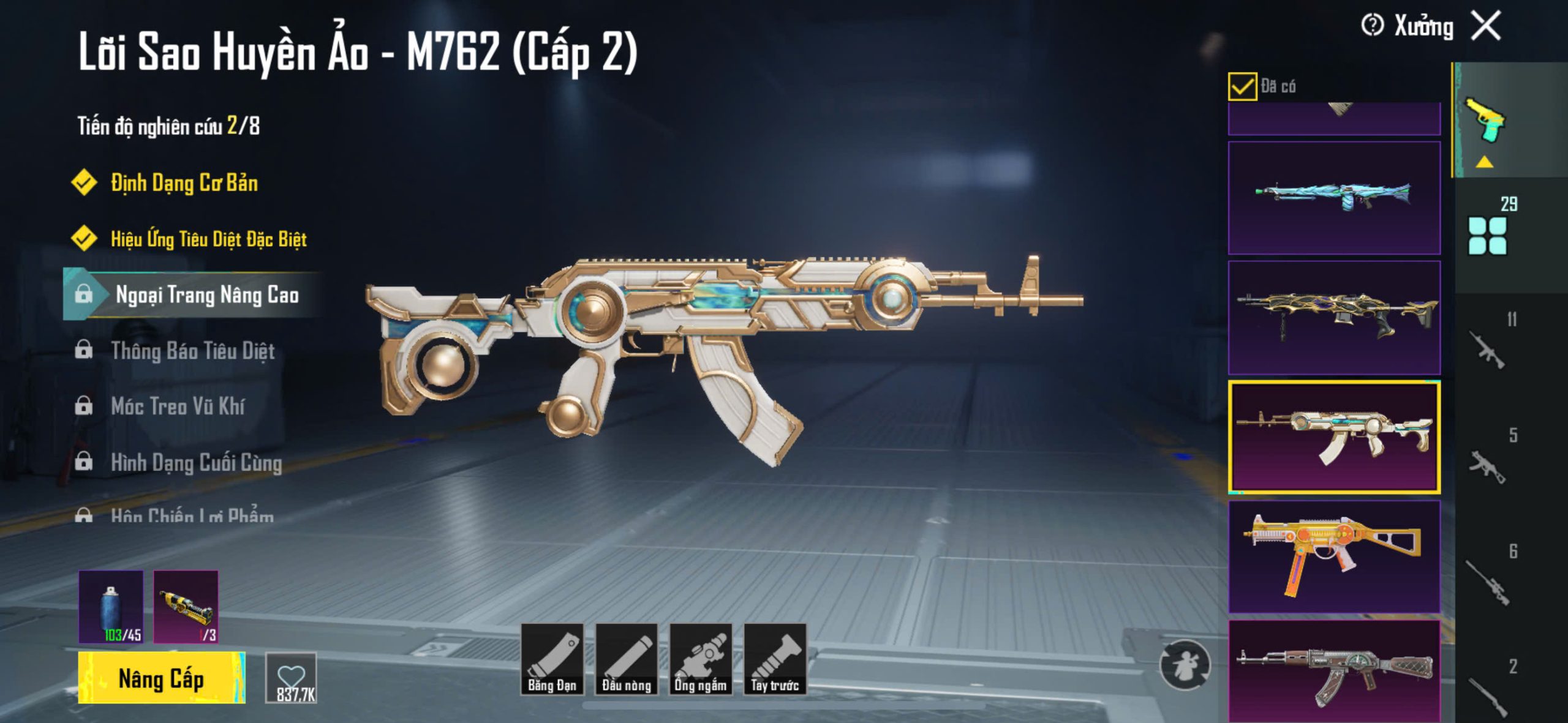This screenshot has height=723, width=1568.
Task: Tap the yellow Nâng Cấp upgrade button
Action: click(162, 678)
